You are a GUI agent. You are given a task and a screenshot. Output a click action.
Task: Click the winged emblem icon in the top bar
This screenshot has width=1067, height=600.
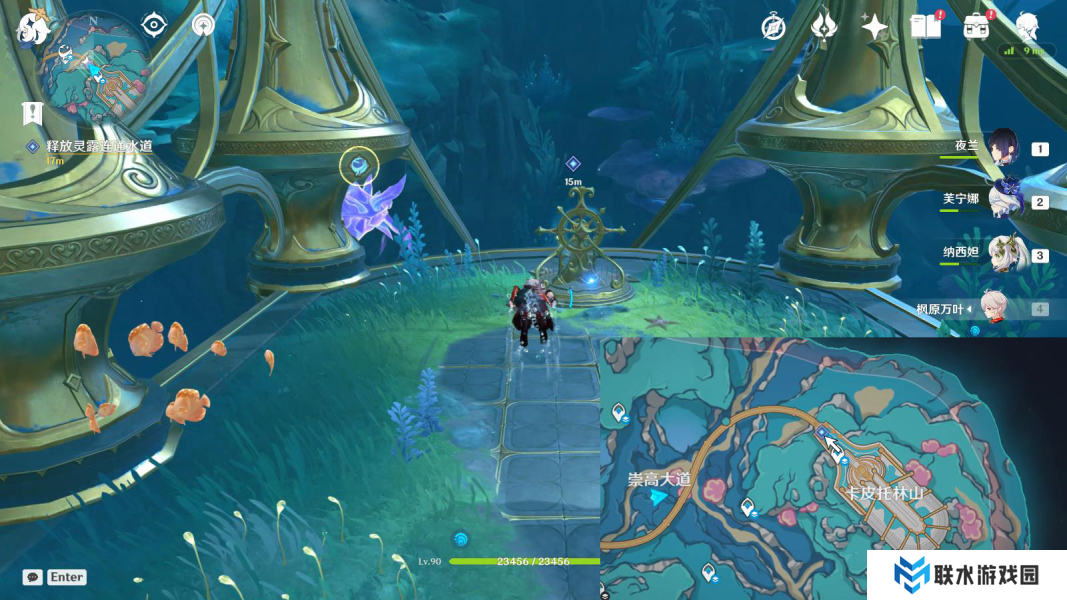click(823, 27)
